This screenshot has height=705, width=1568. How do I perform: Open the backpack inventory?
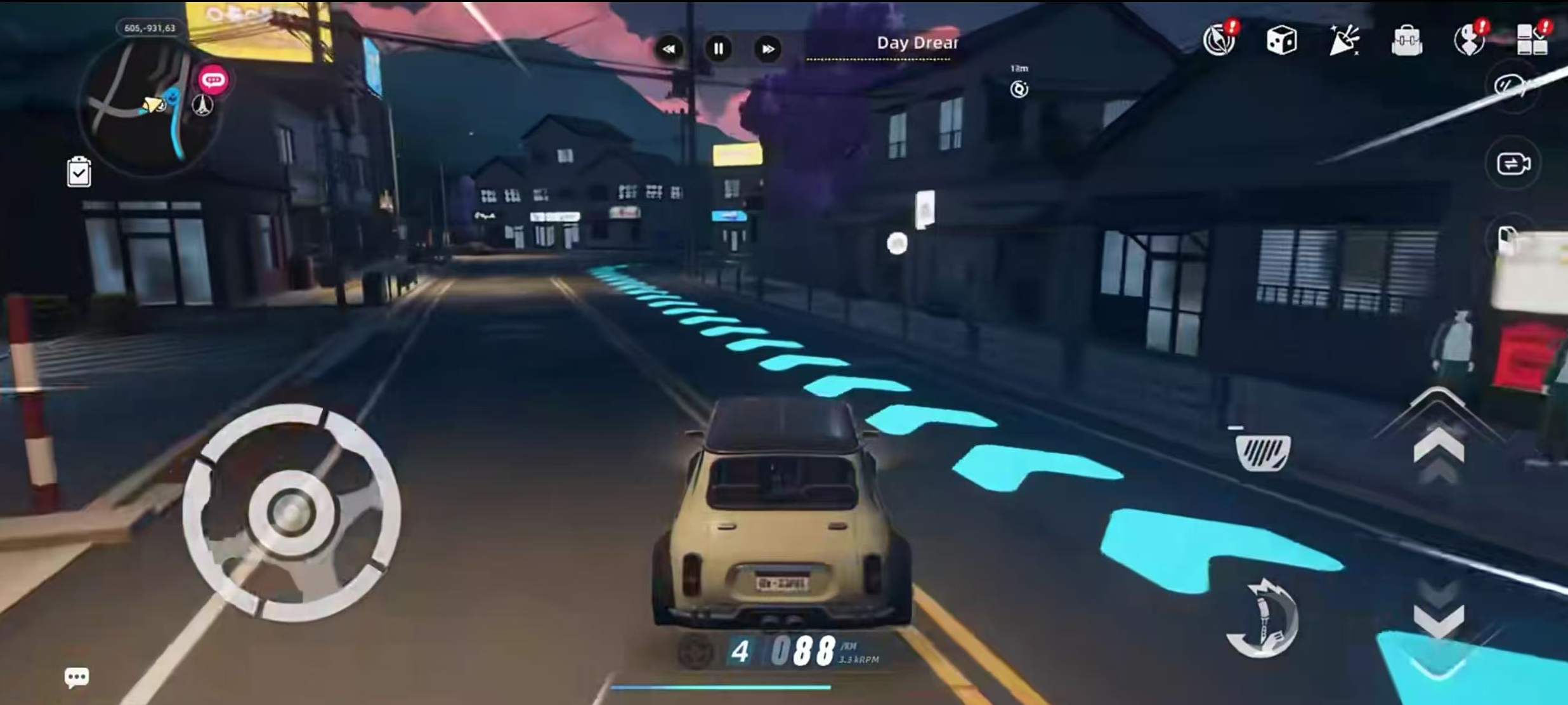click(1406, 42)
